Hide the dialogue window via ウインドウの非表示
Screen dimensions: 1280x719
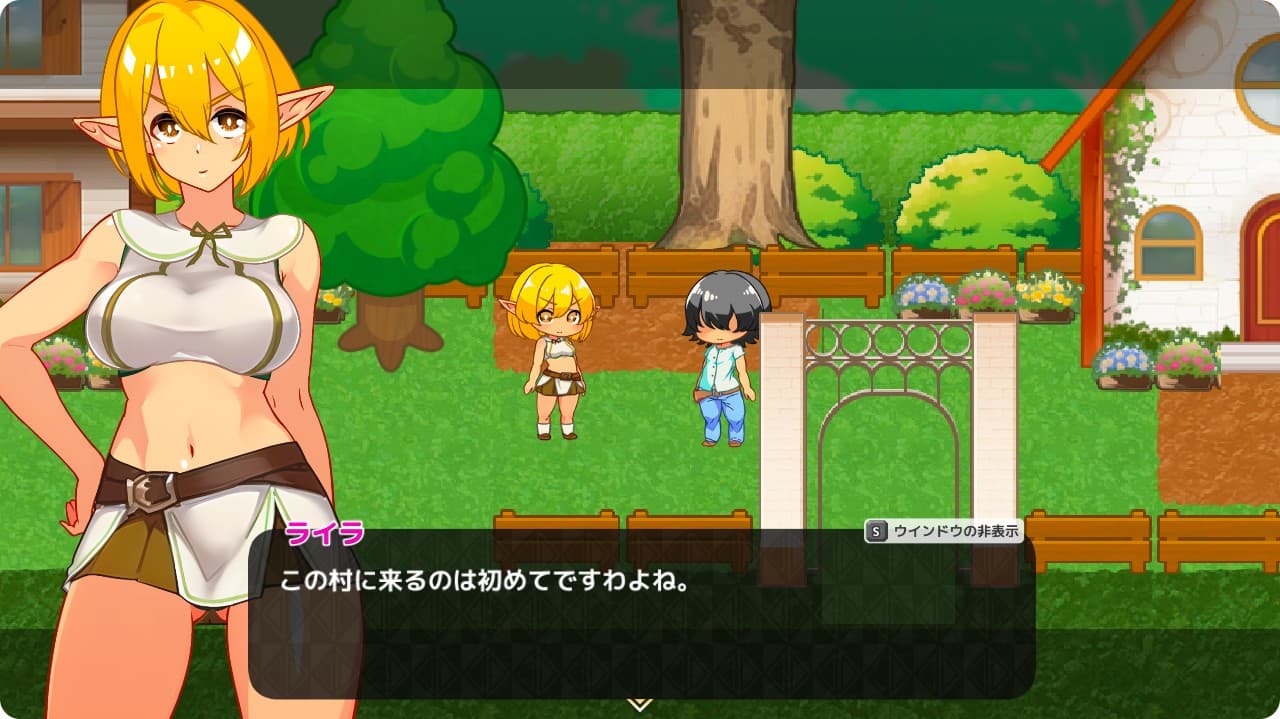pyautogui.click(x=942, y=533)
